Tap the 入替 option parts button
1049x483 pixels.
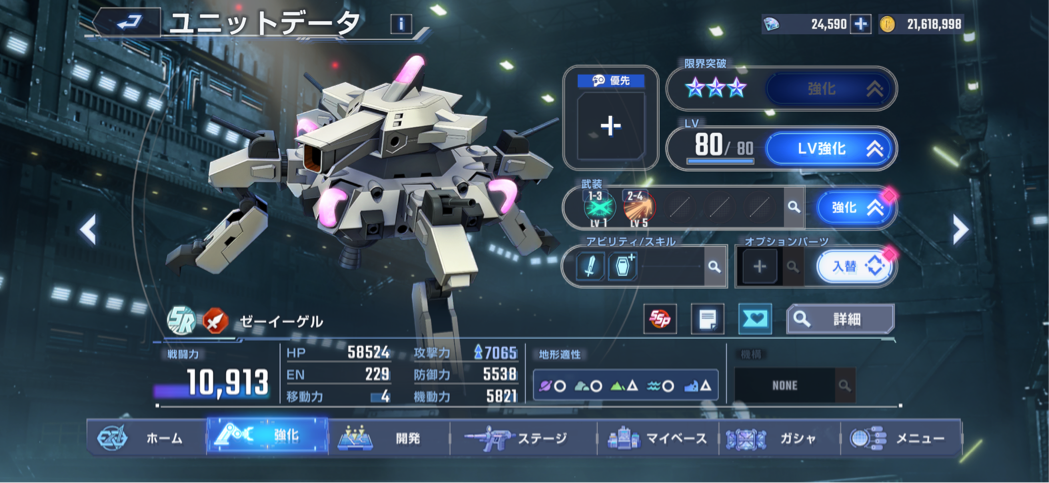point(853,267)
